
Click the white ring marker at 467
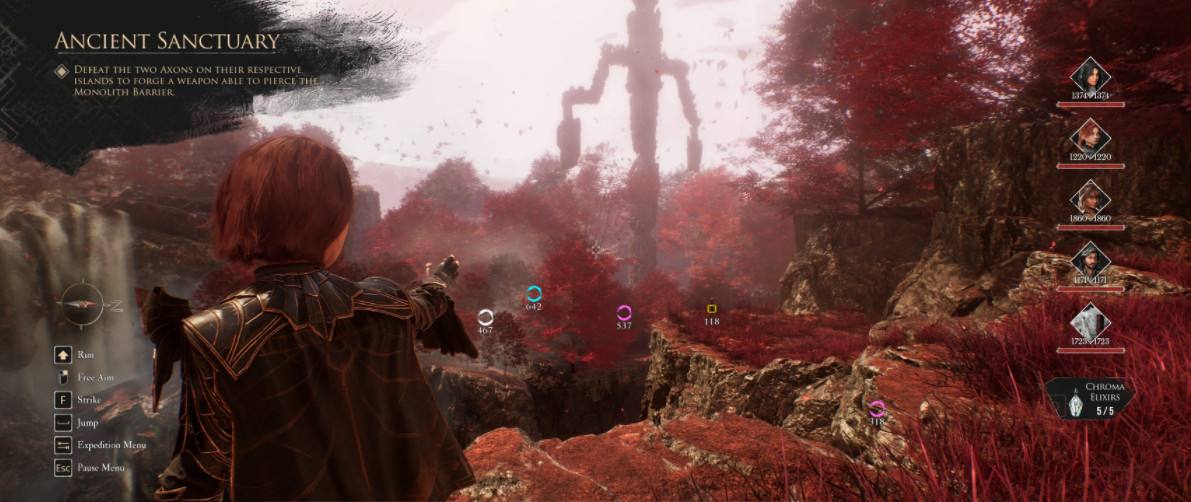coord(485,317)
